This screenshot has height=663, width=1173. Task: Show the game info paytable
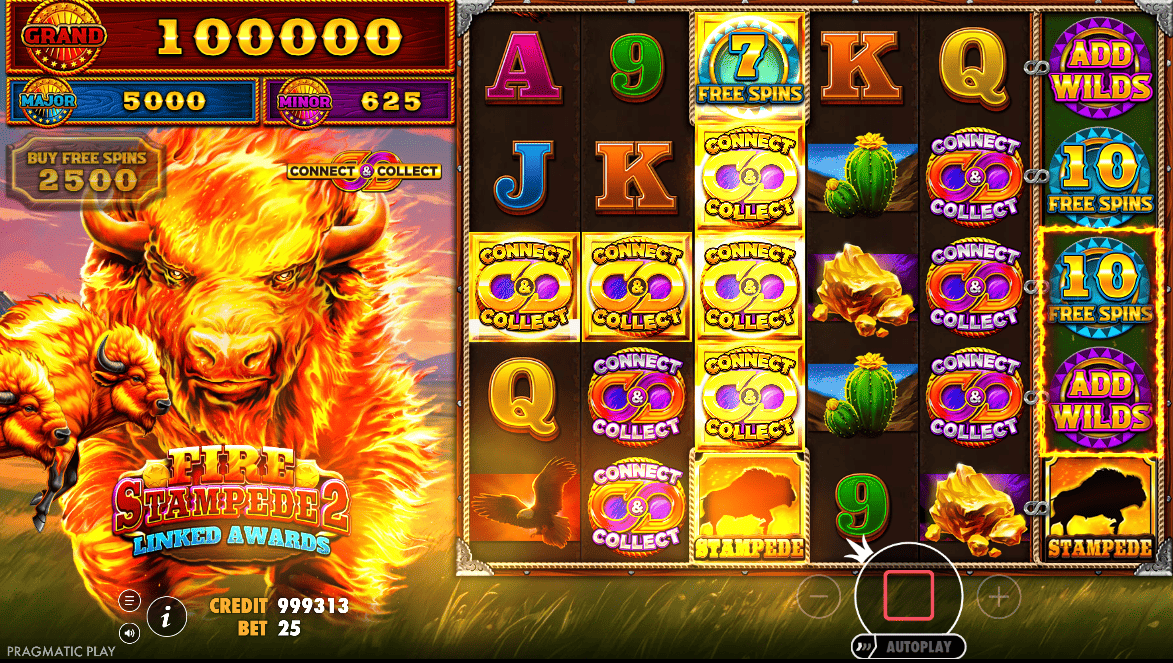click(x=167, y=616)
